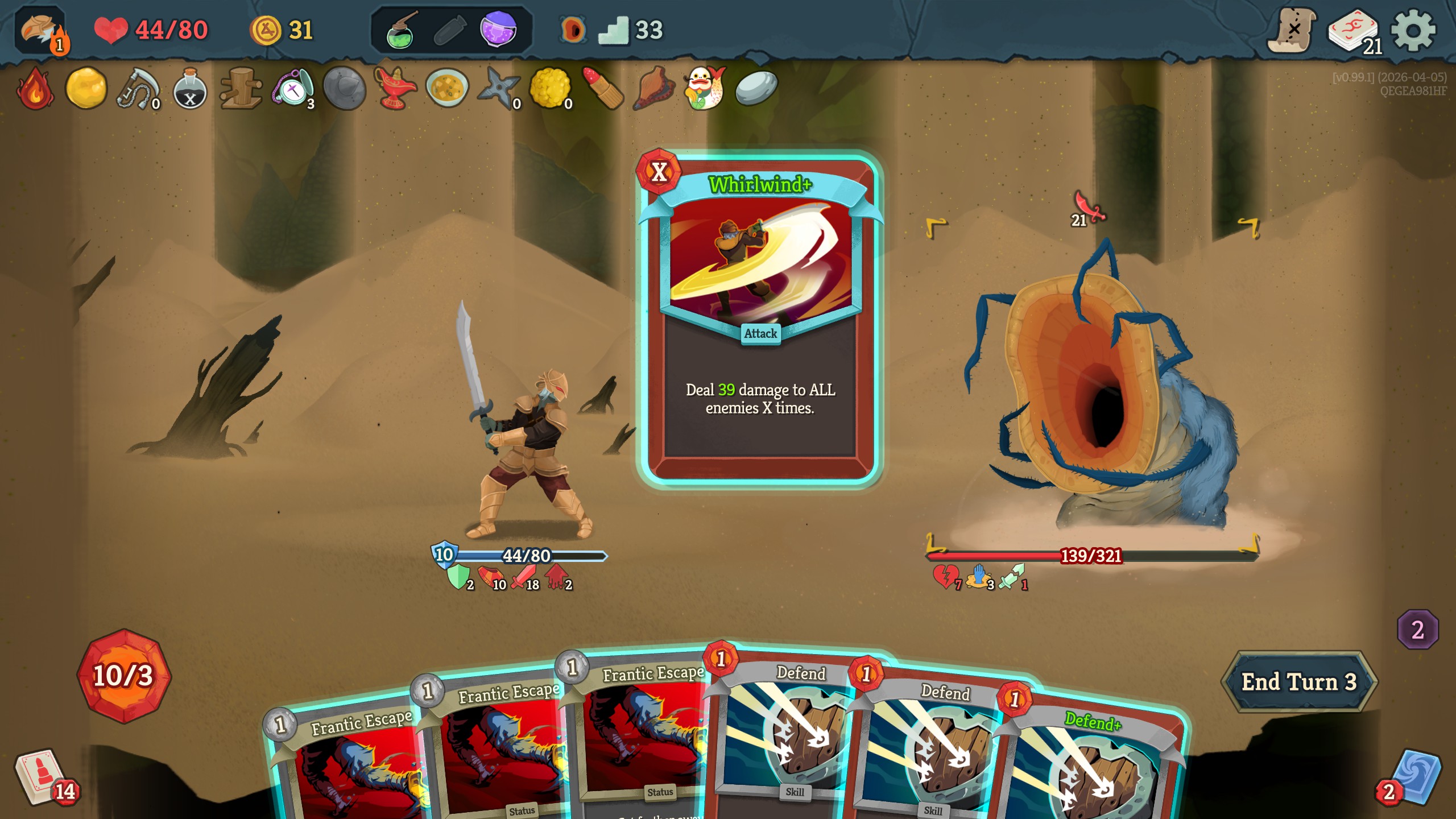Image resolution: width=1456 pixels, height=819 pixels.
Task: Inspect the lipstick relic
Action: click(x=602, y=89)
